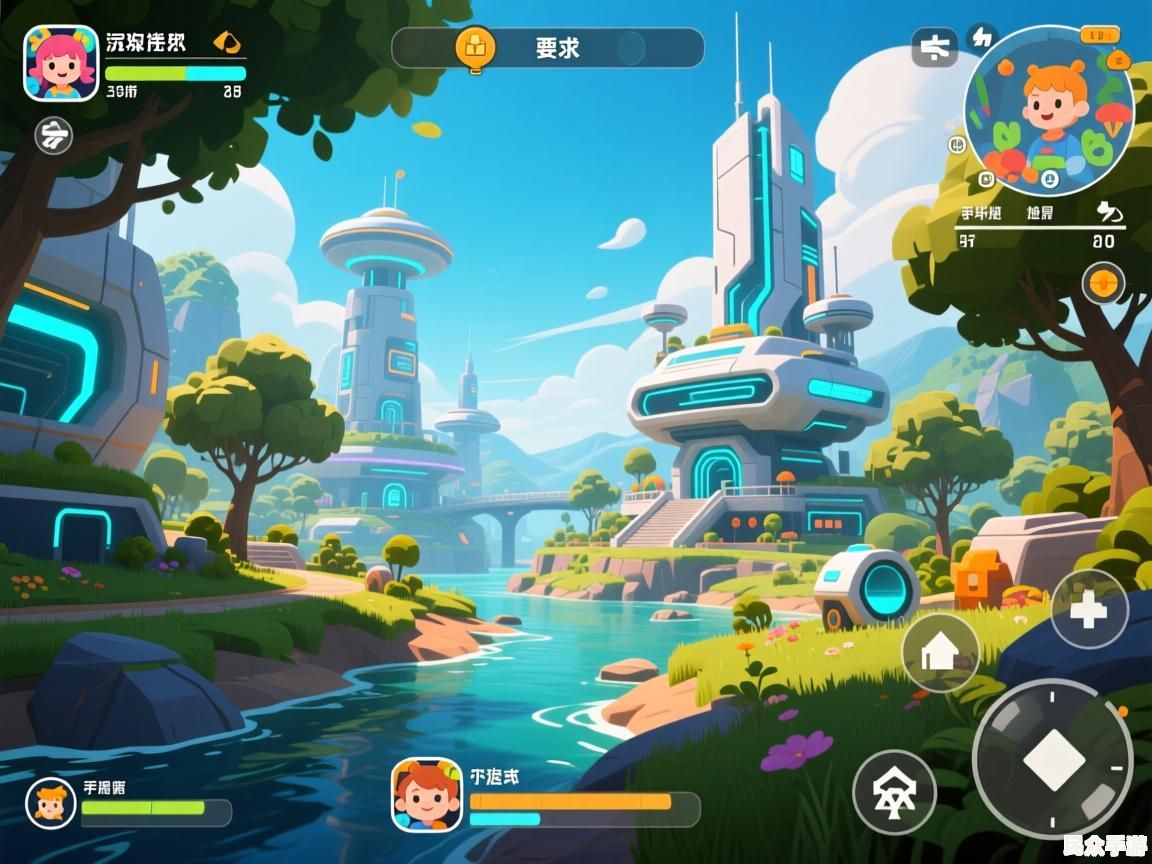Select the orange-haired character portrait at bottom center
The image size is (1152, 864).
coord(427,794)
